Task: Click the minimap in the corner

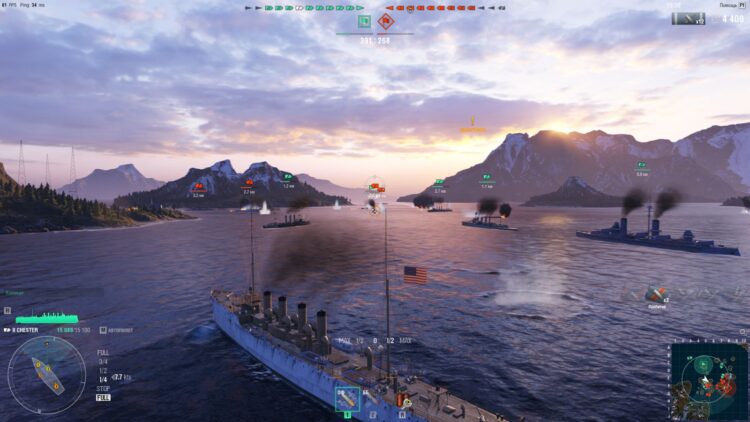Action: tap(708, 381)
